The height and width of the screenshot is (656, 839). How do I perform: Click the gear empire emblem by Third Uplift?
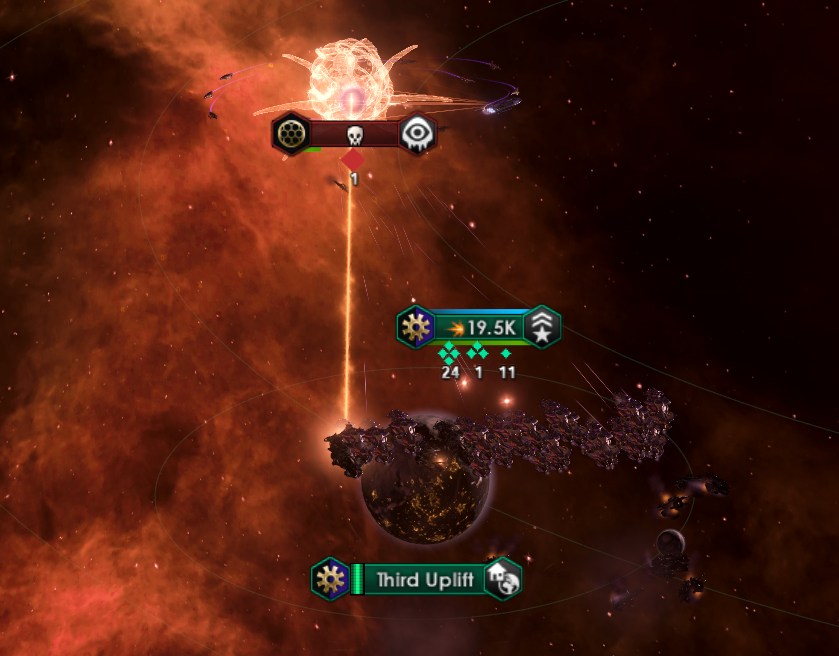pyautogui.click(x=329, y=578)
